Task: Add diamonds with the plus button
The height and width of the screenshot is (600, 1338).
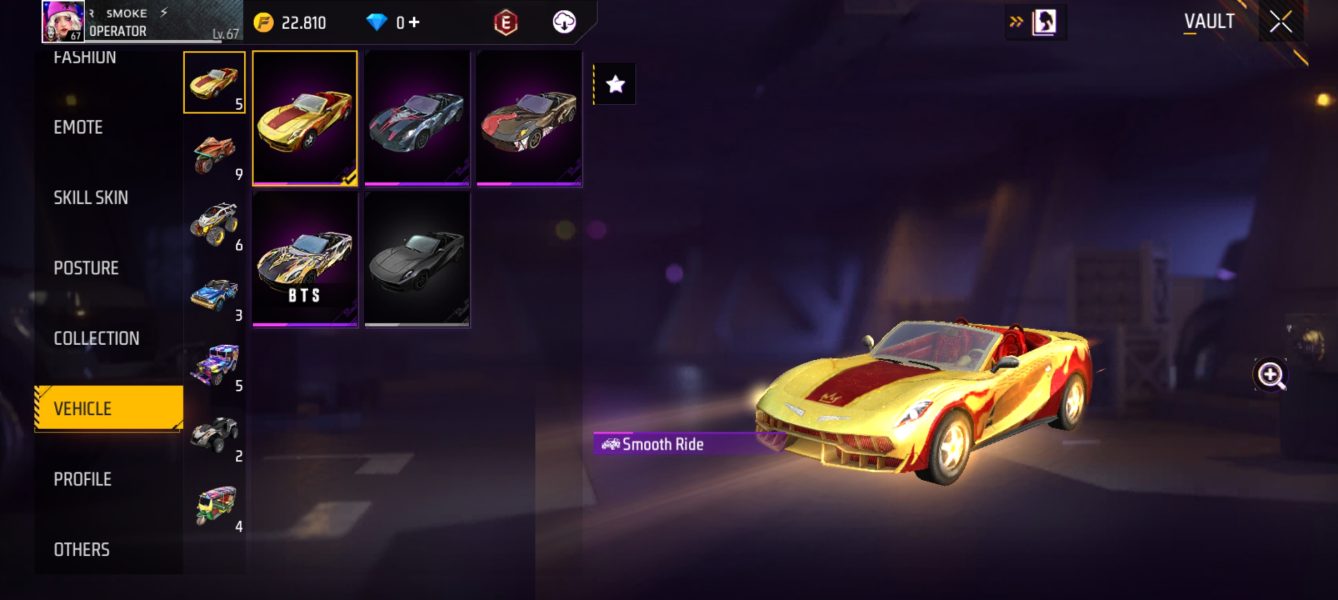Action: pyautogui.click(x=413, y=22)
